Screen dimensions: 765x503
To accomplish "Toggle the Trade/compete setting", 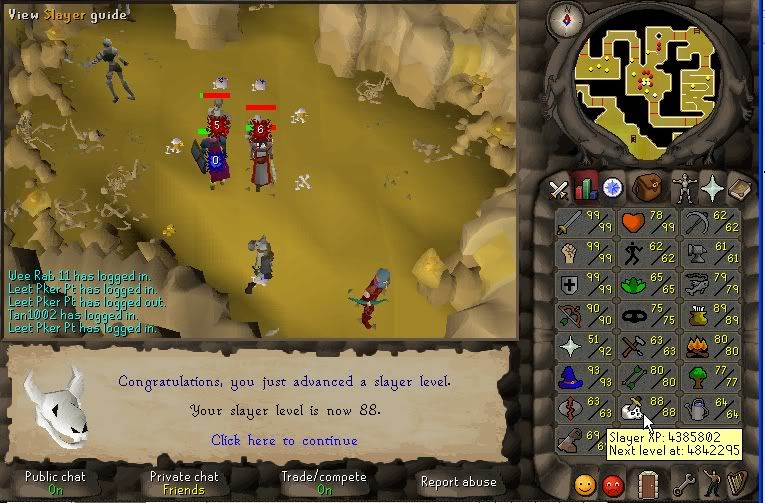I will coord(324,483).
